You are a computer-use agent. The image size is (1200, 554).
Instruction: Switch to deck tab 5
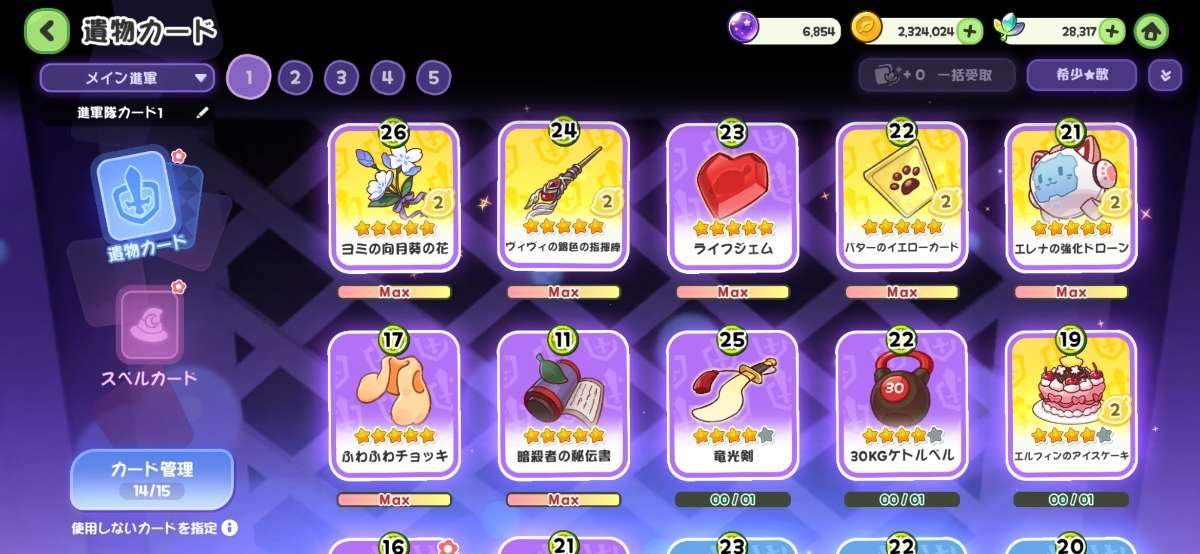tap(433, 77)
